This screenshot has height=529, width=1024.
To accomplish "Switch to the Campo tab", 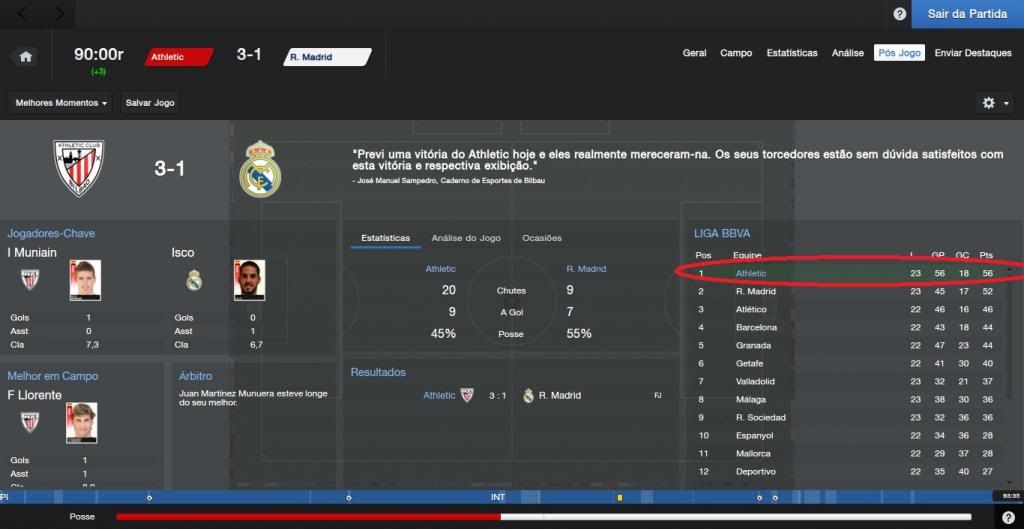I will coord(736,53).
